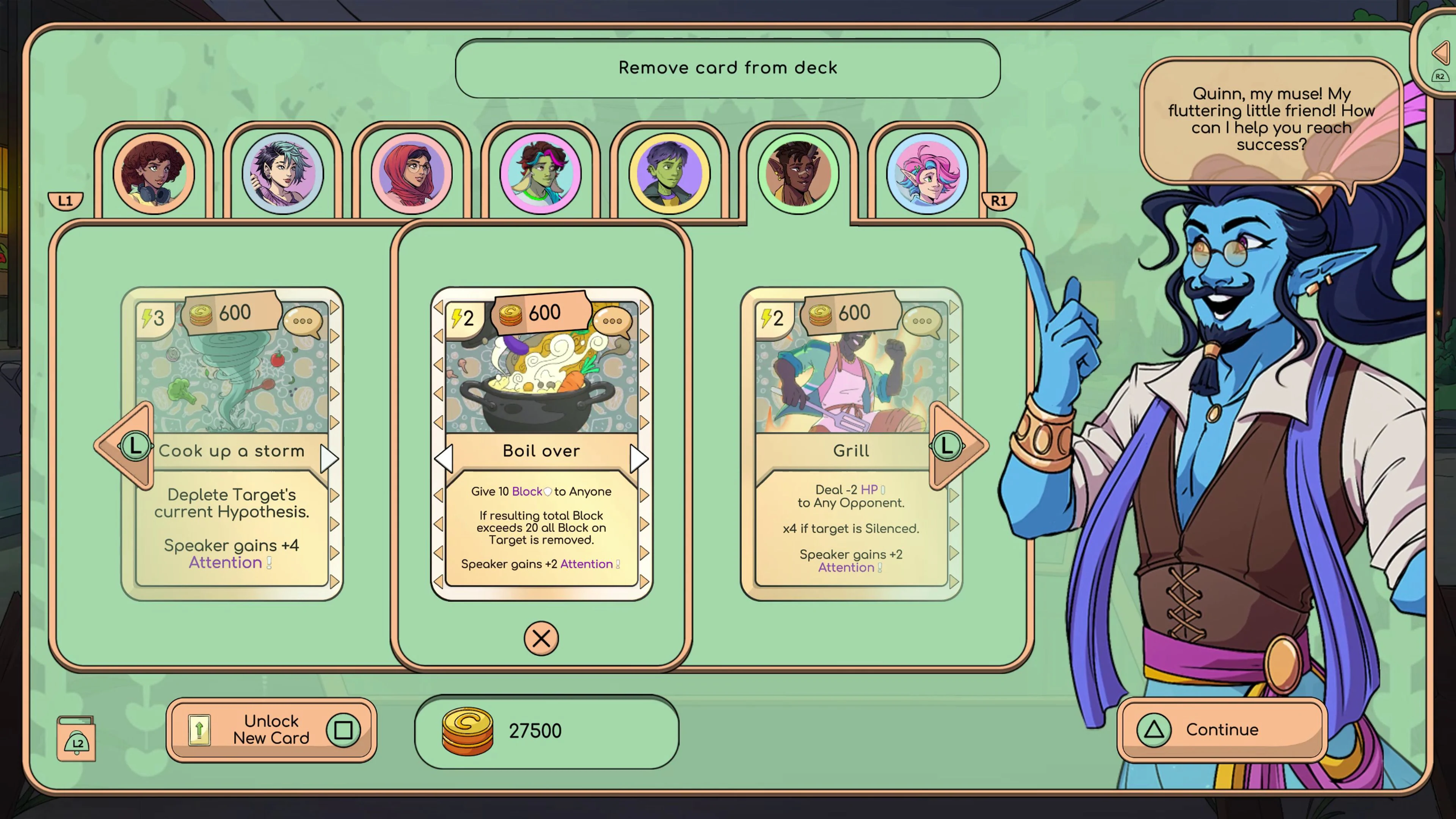
Task: Toggle the L1 shoulder tab indicator
Action: coord(65,201)
